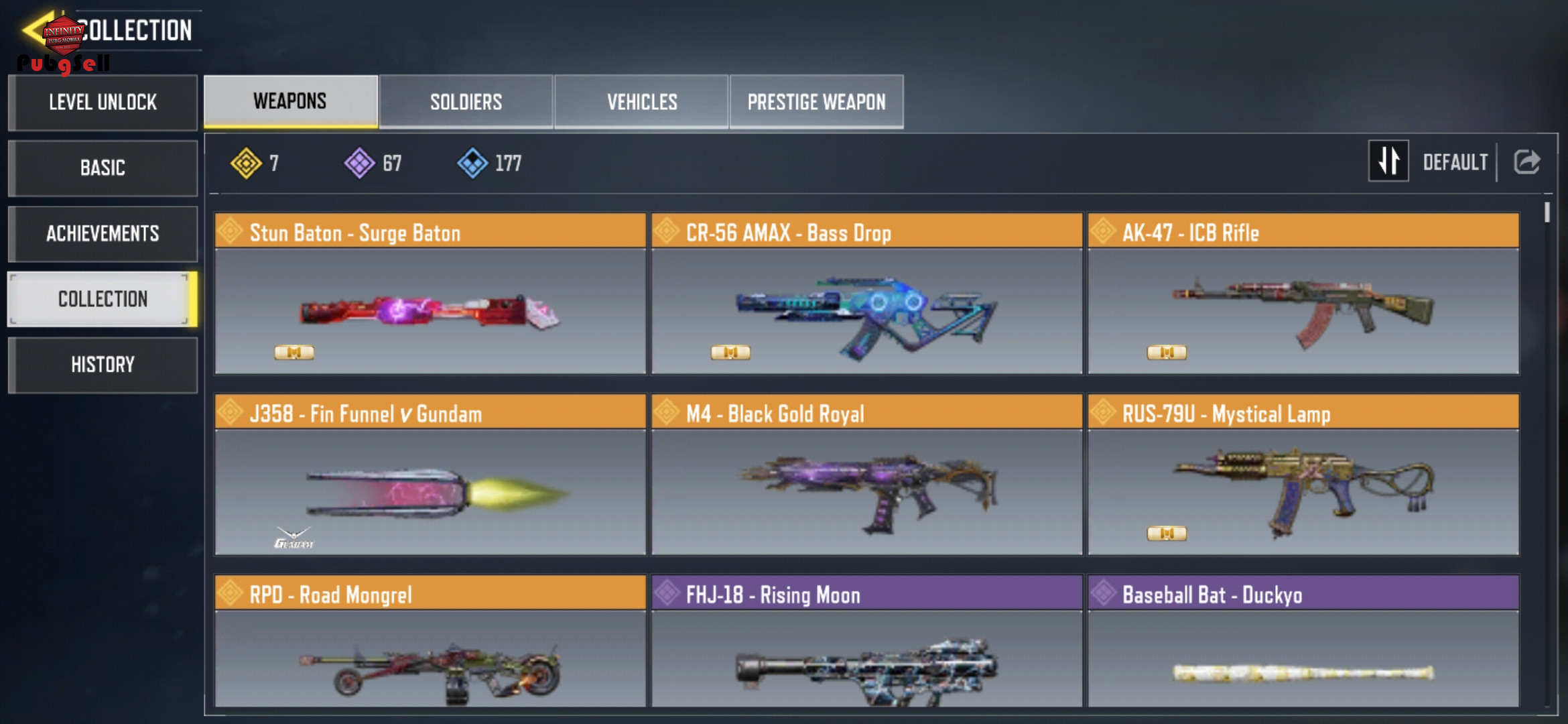Click the share arrow icon

pos(1527,162)
